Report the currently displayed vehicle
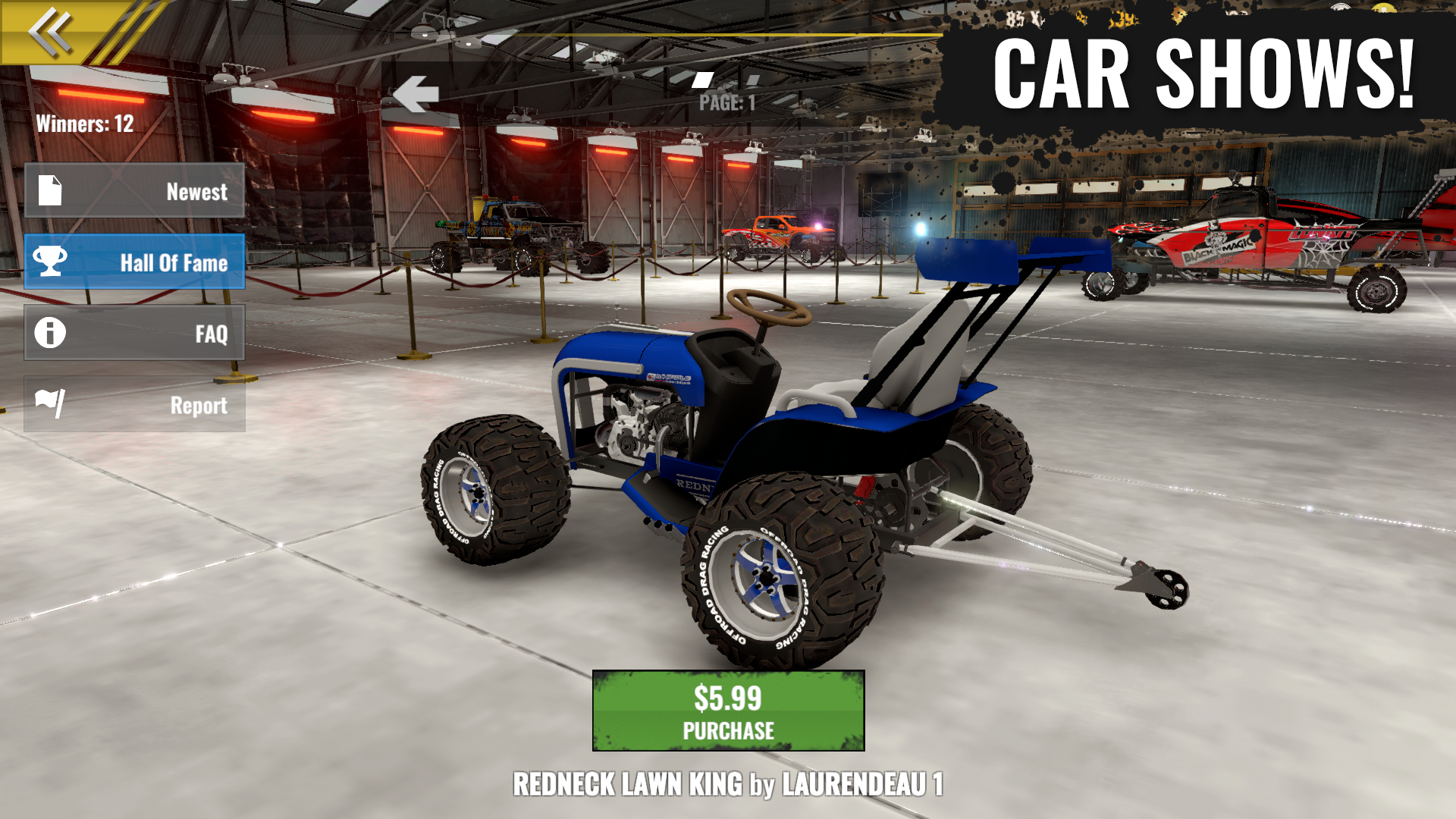This screenshot has height=819, width=1456. 135,405
